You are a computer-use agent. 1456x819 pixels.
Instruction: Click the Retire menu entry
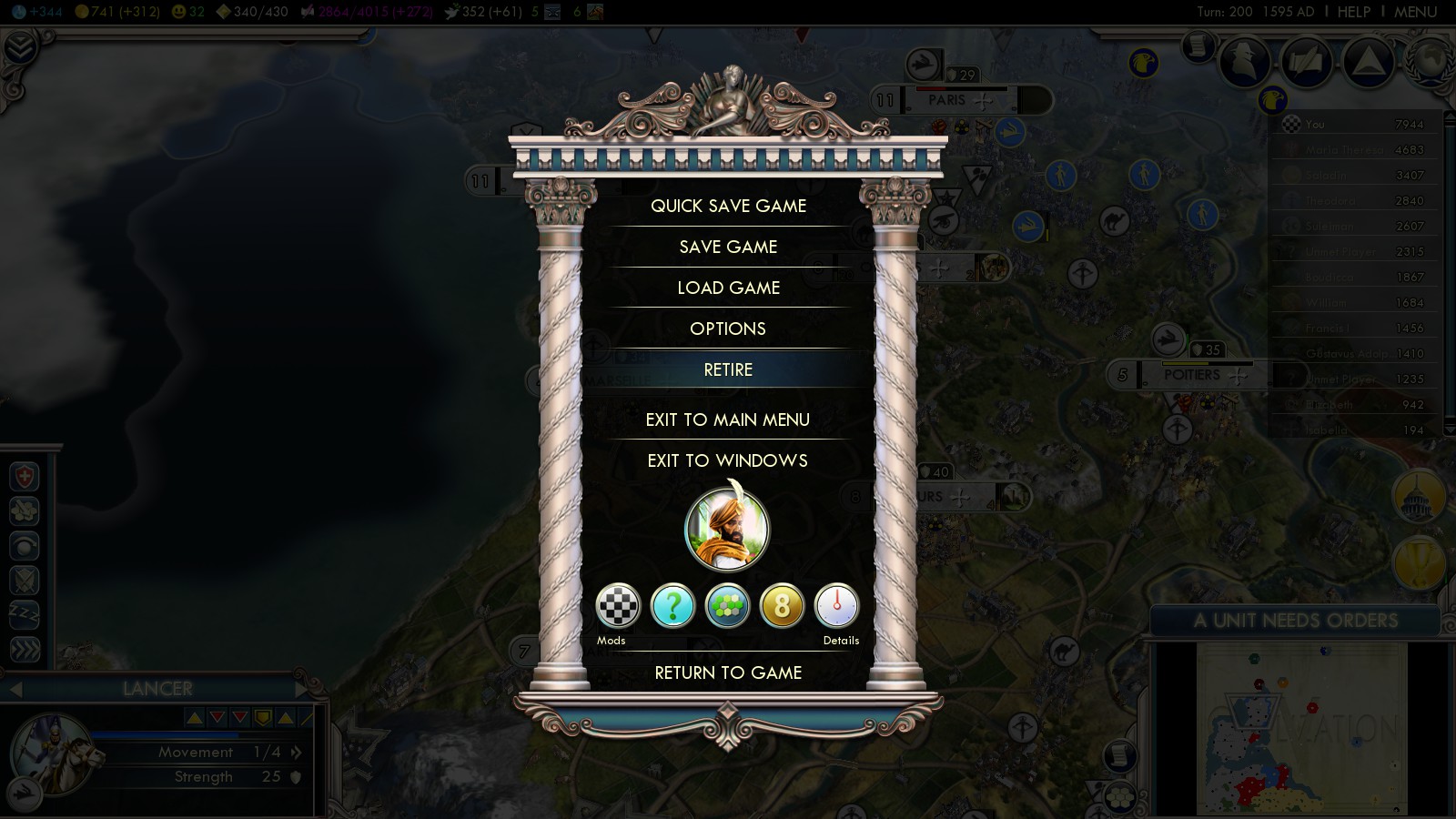(728, 369)
